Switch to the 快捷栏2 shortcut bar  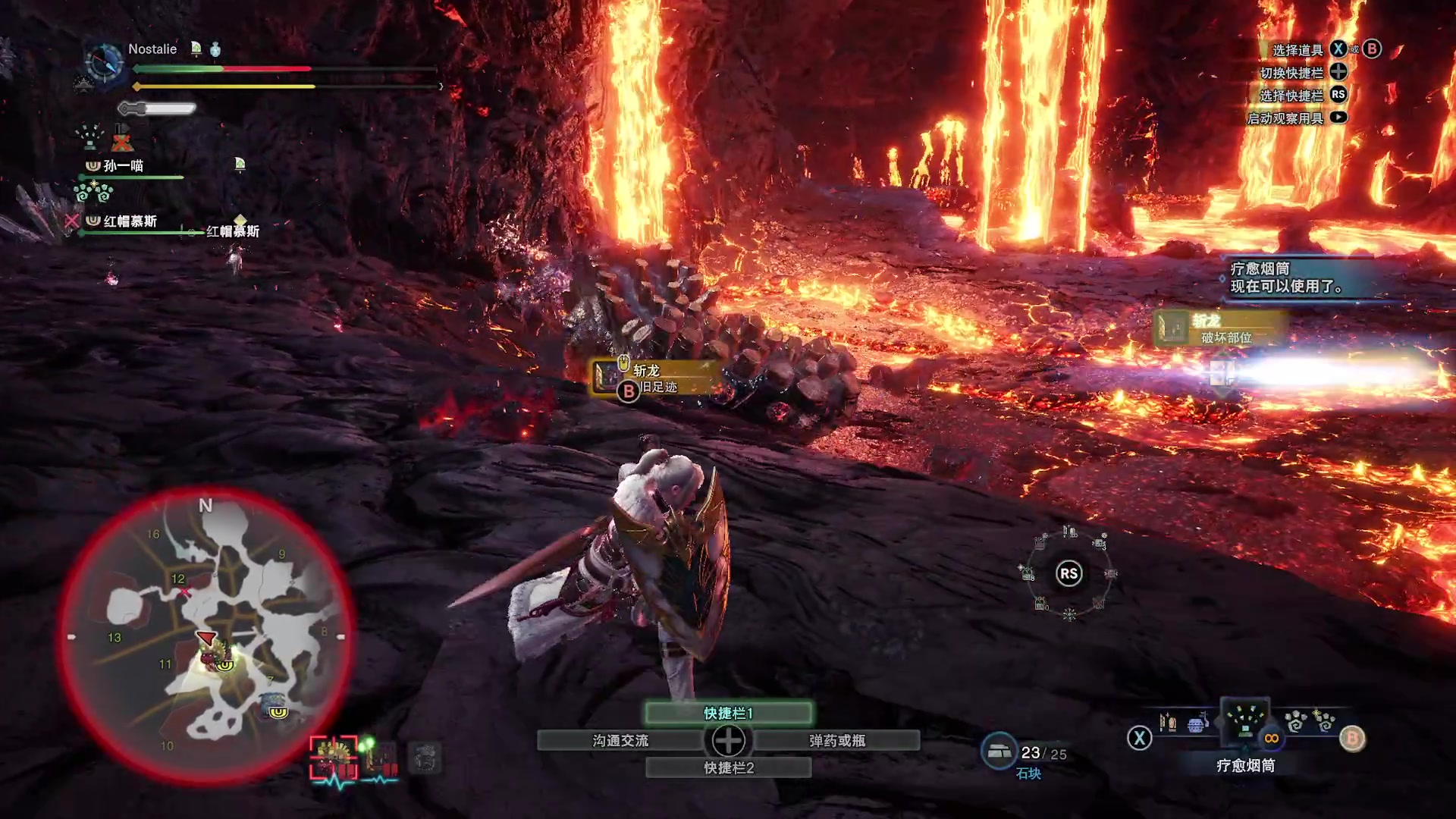click(728, 767)
